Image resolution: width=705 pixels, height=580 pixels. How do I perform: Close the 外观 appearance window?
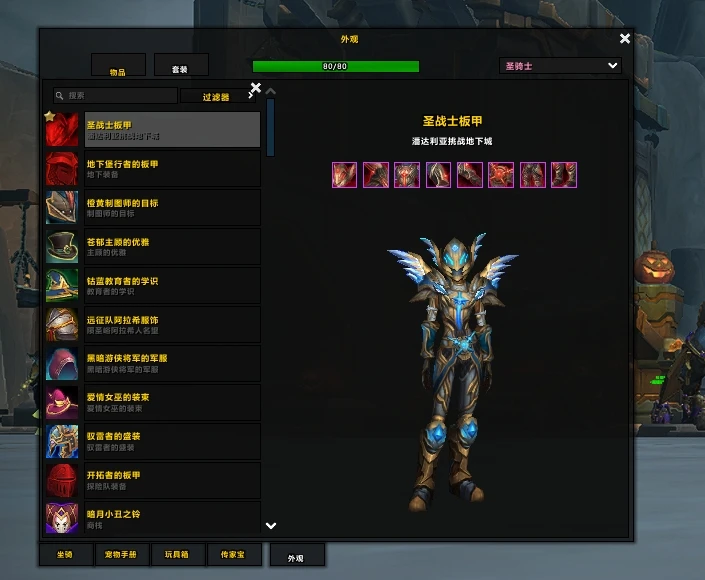pos(625,39)
